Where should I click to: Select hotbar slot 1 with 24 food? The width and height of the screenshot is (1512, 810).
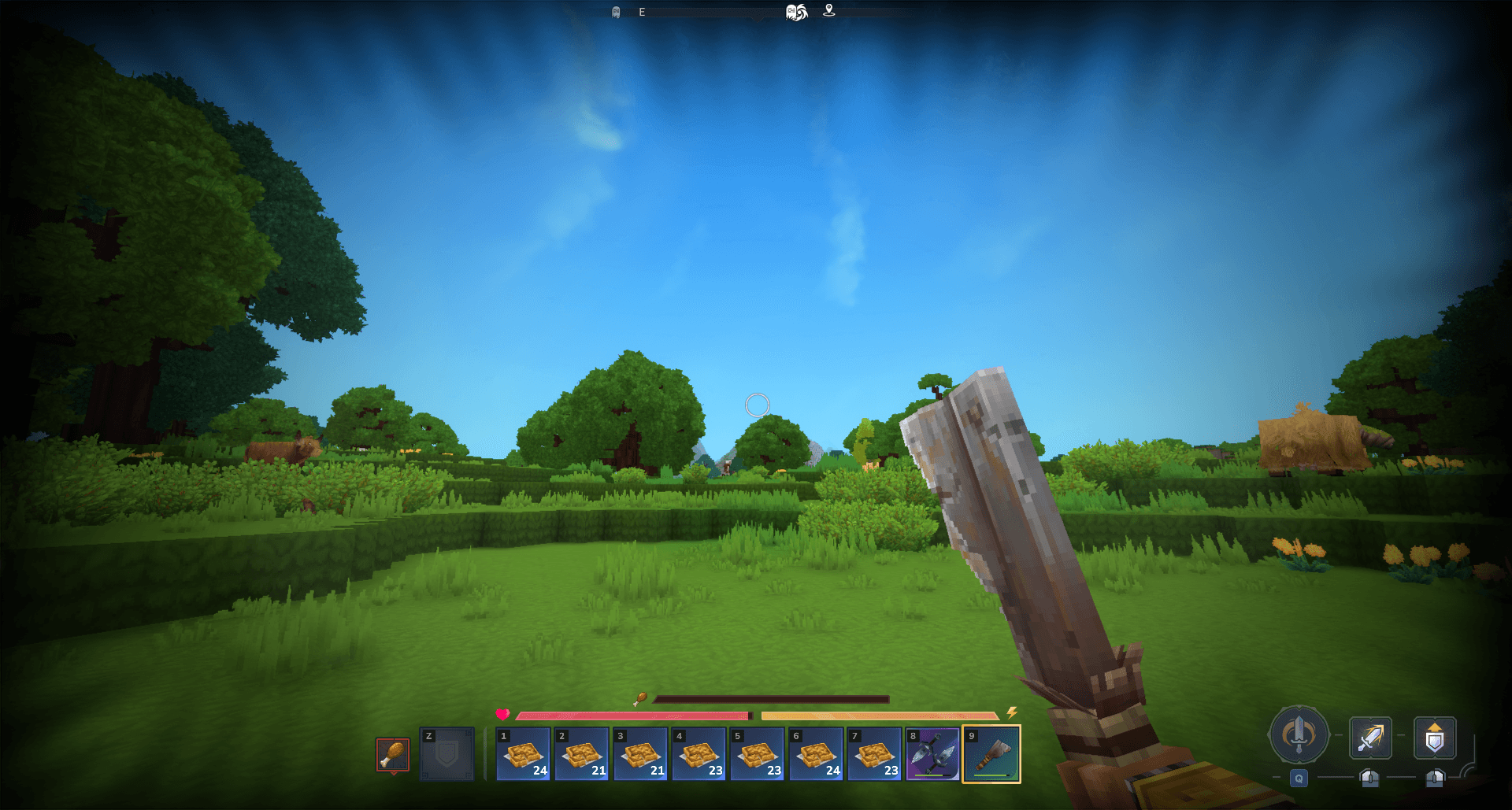pos(523,754)
